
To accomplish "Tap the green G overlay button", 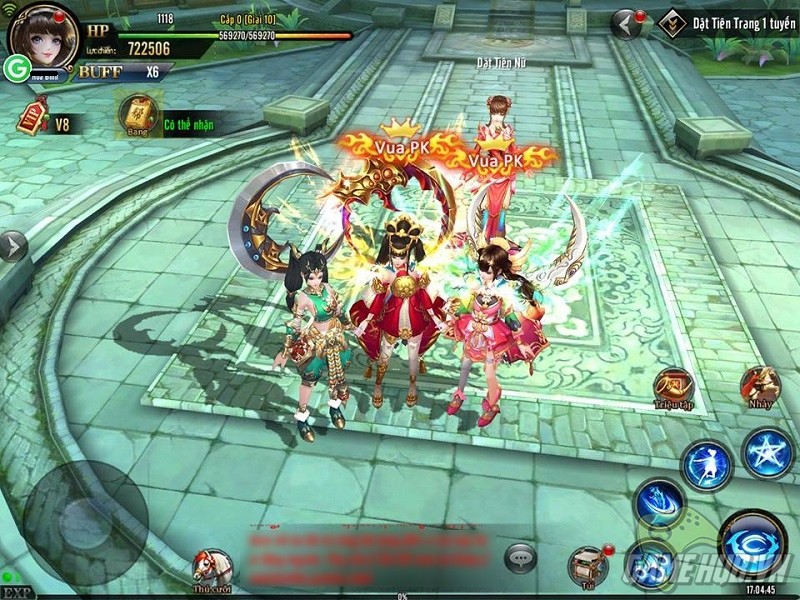I will point(17,67).
